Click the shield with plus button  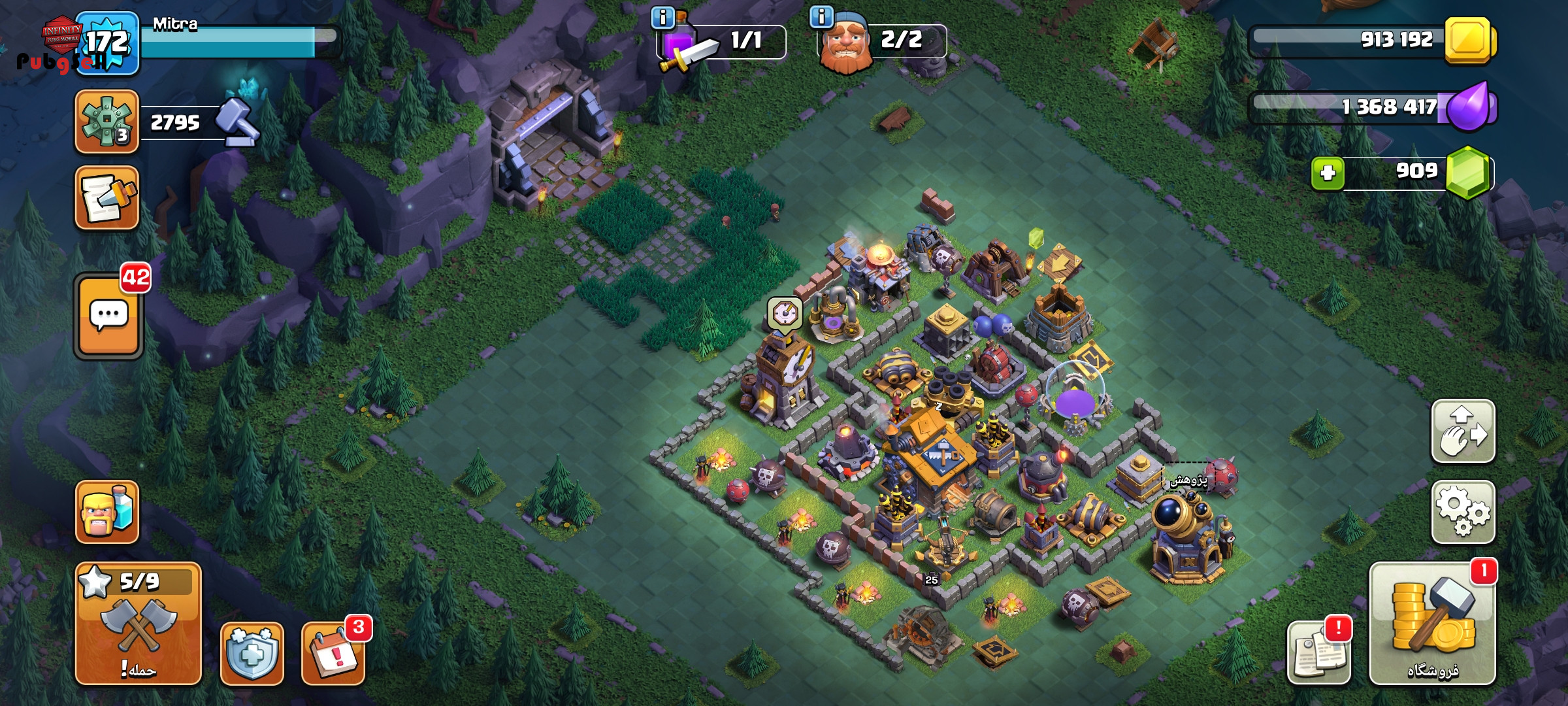click(252, 654)
